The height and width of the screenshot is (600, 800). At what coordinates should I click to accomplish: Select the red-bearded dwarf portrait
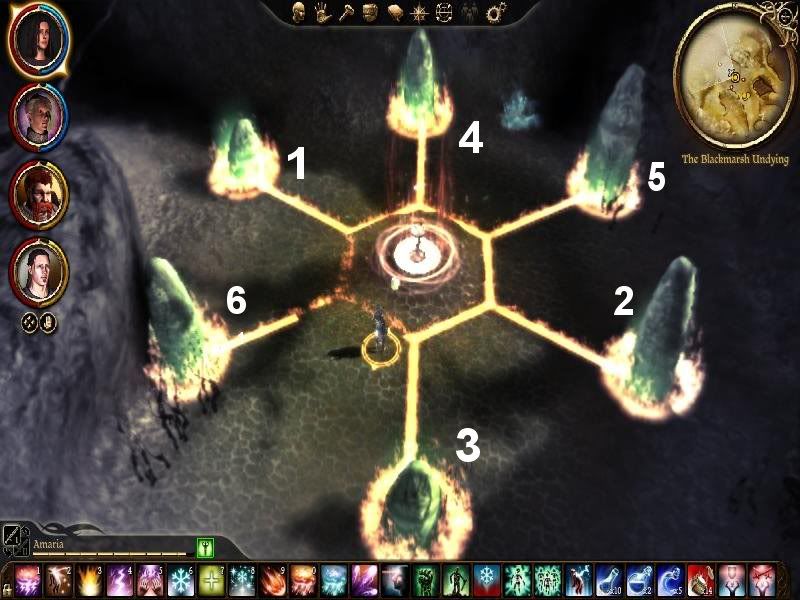39,190
